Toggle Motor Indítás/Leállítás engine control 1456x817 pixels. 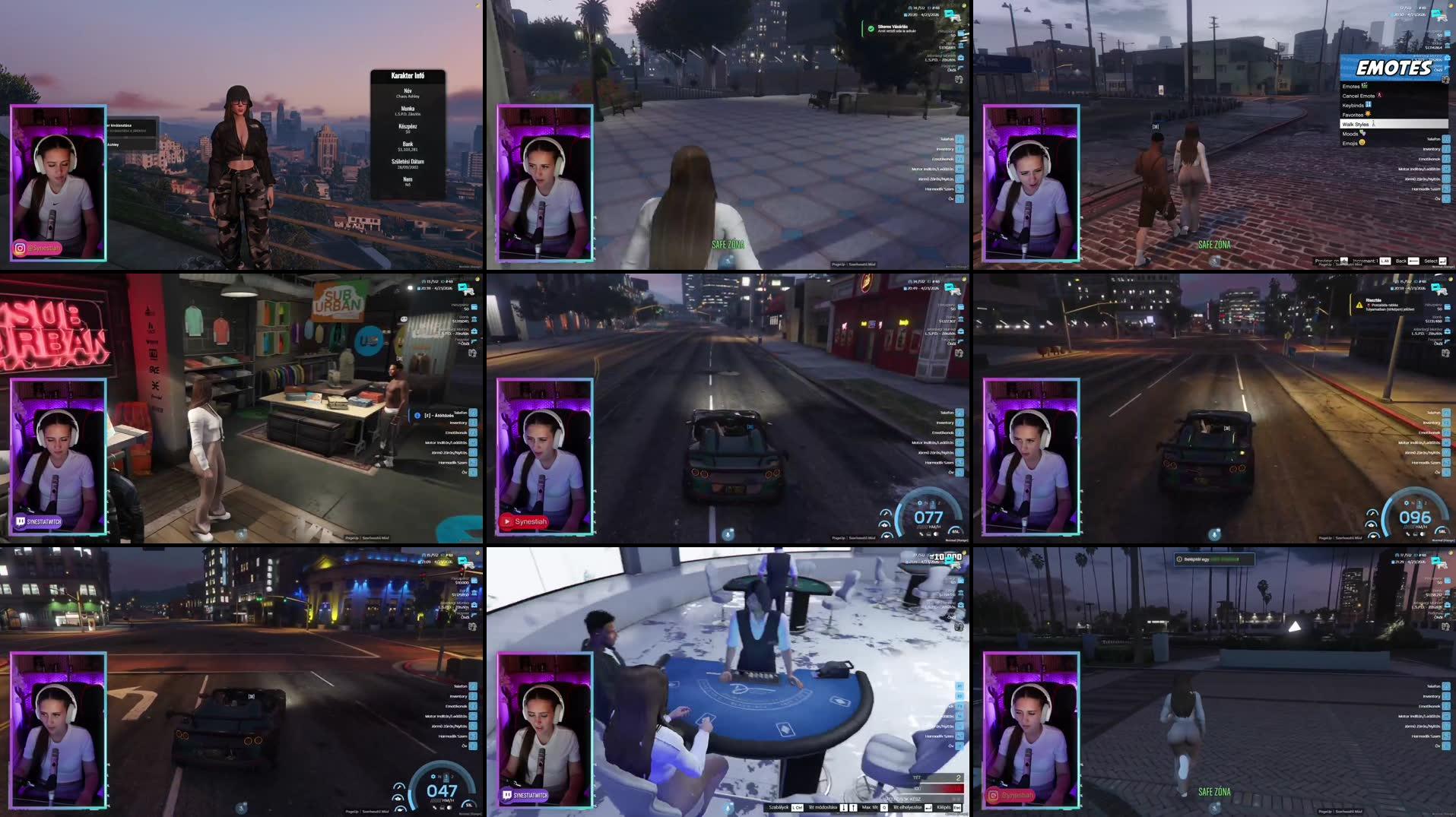960,443
